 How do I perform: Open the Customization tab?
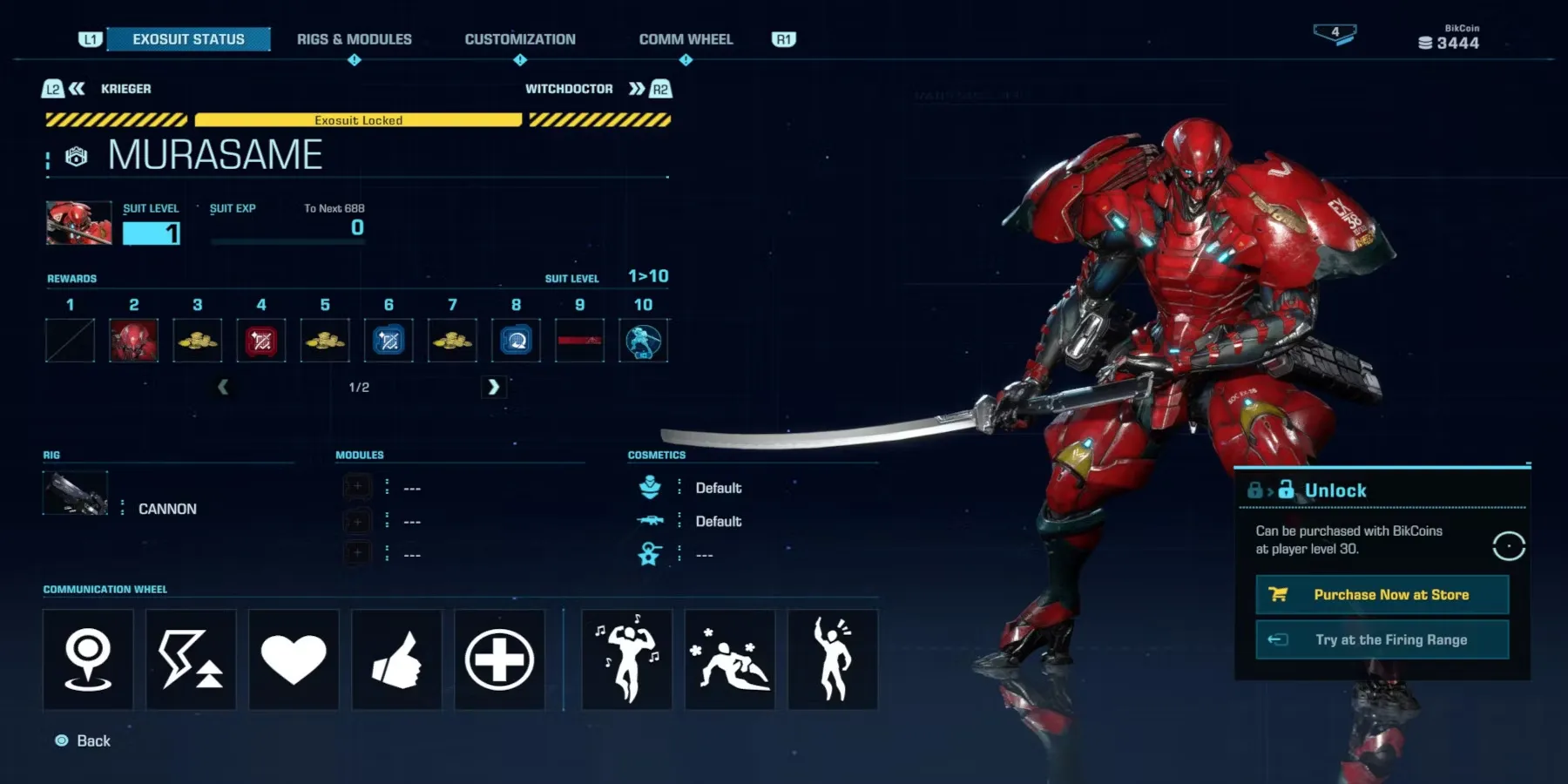[x=520, y=39]
